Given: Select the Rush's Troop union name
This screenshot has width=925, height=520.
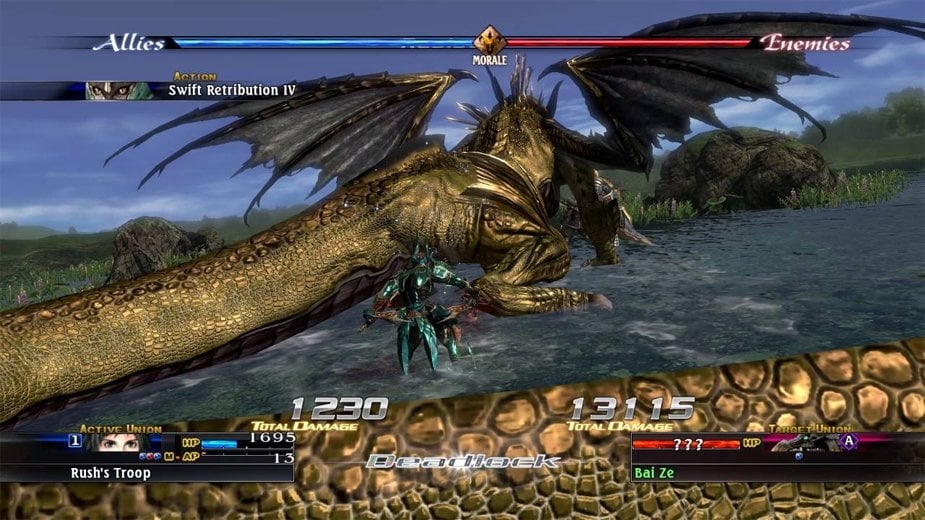Looking at the screenshot, I should click(x=110, y=472).
